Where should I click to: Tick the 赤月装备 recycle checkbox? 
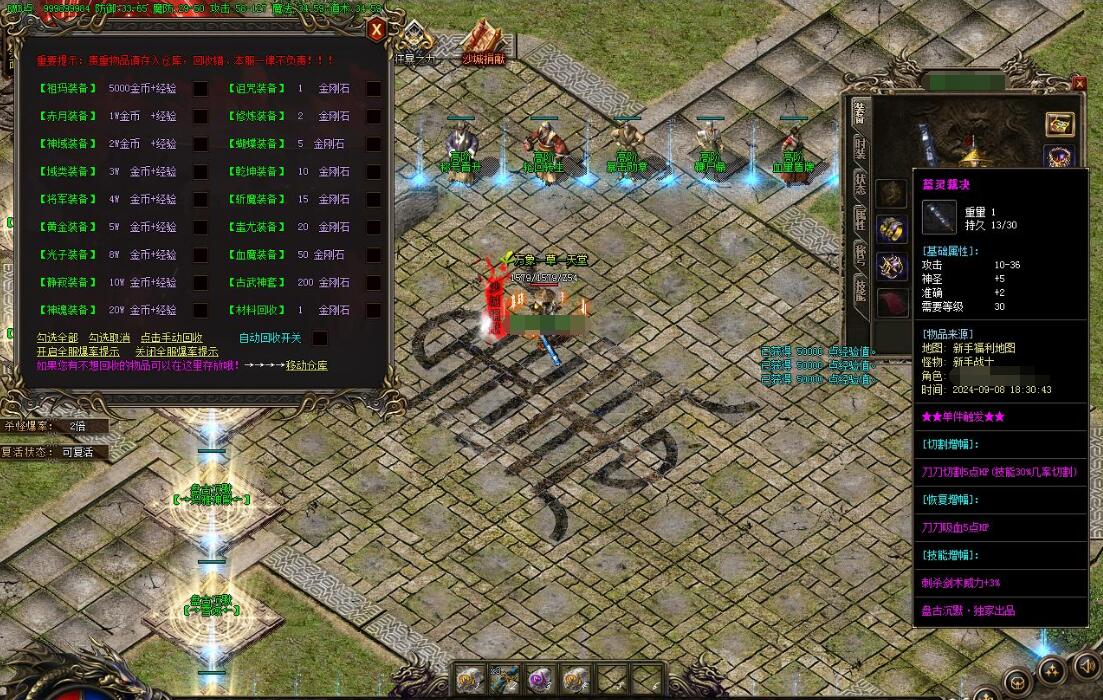[200, 117]
